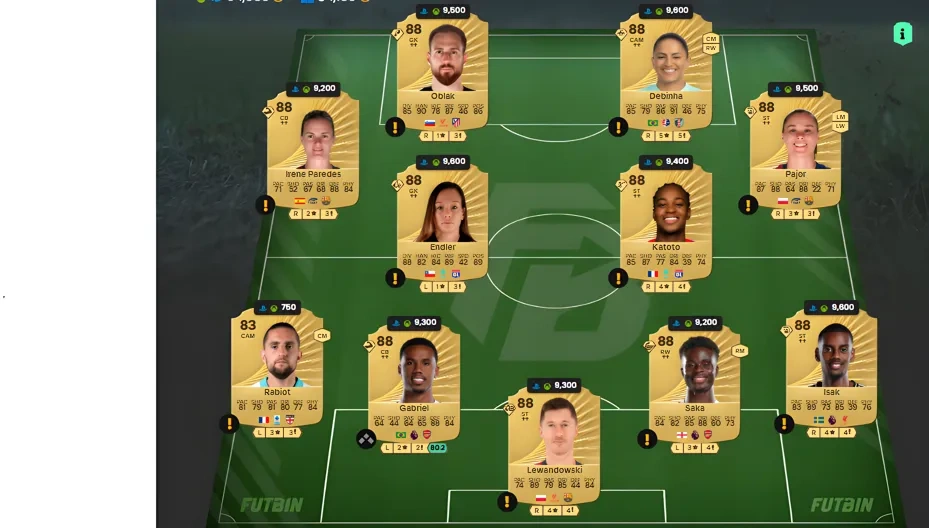
Task: Choose the Saka player card
Action: click(694, 385)
